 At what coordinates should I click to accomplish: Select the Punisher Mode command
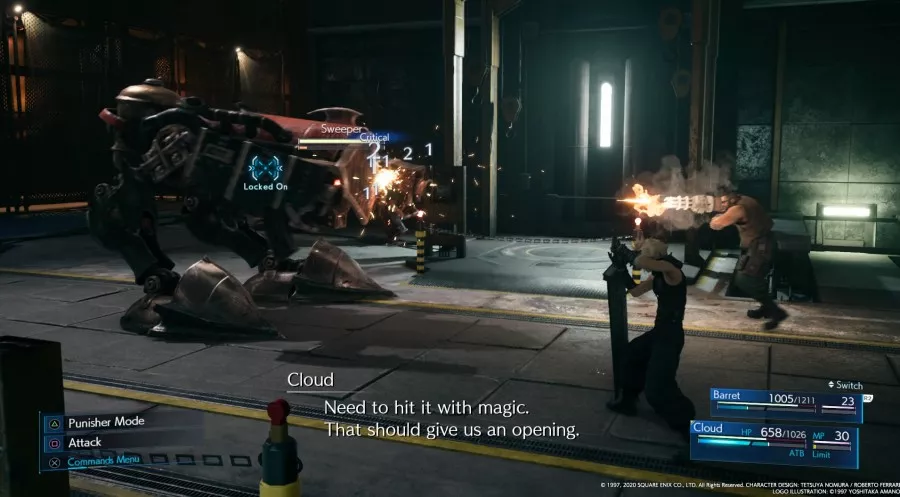click(105, 422)
